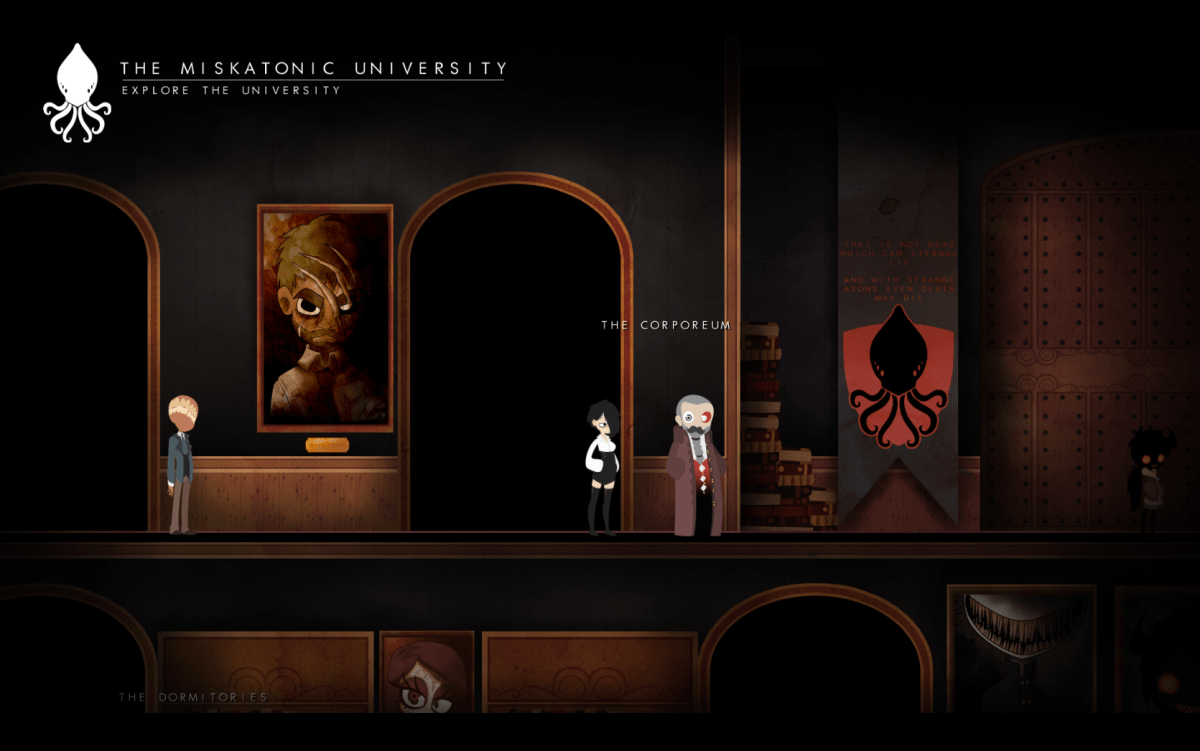Enter The Corporeum doorway label
Screen dimensions: 1200x751
coord(666,325)
